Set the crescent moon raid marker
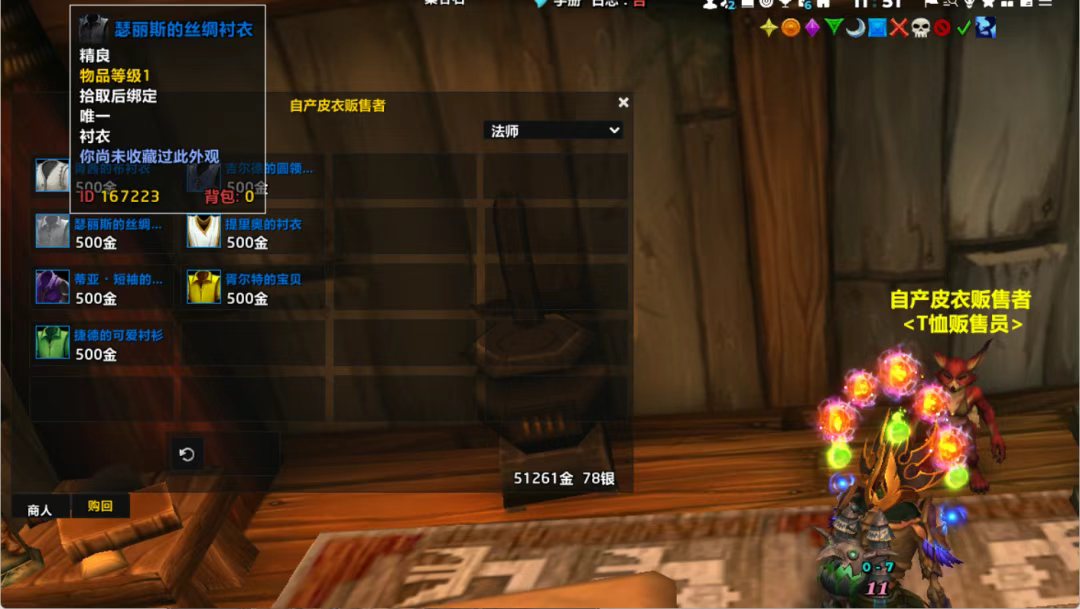1080x609 pixels. [855, 28]
